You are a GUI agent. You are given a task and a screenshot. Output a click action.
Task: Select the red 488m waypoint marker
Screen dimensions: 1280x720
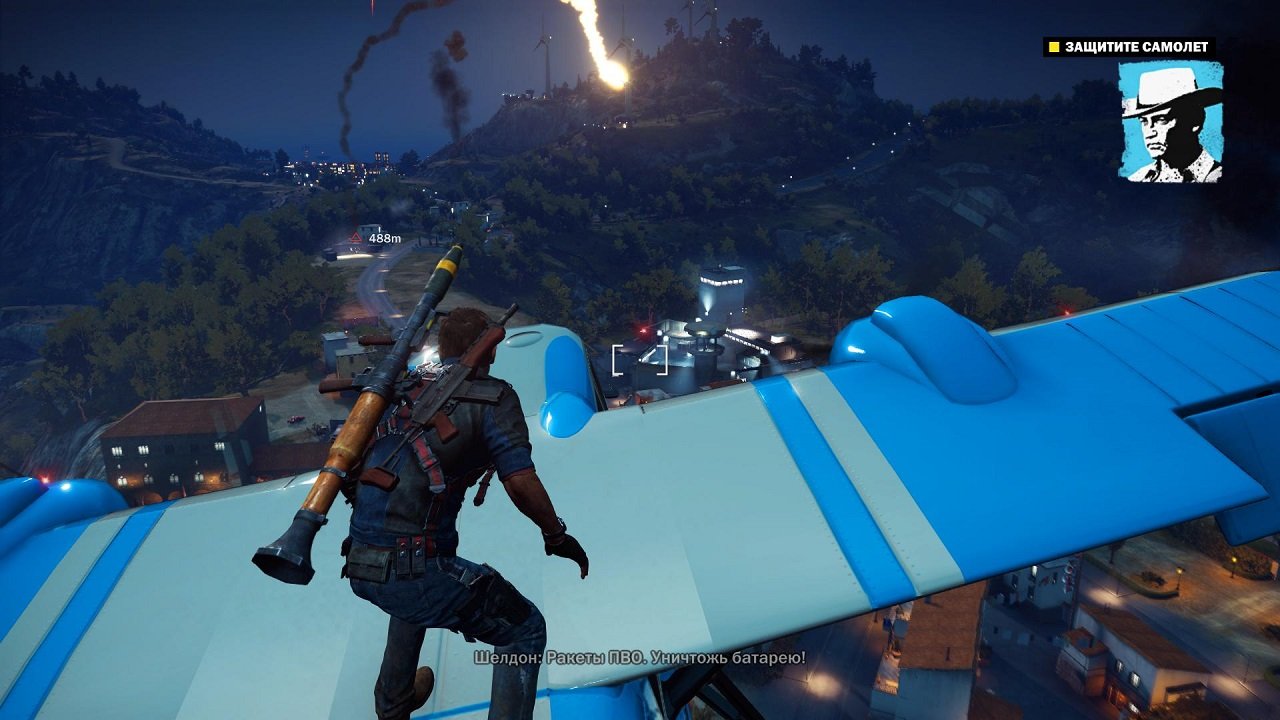coord(356,238)
